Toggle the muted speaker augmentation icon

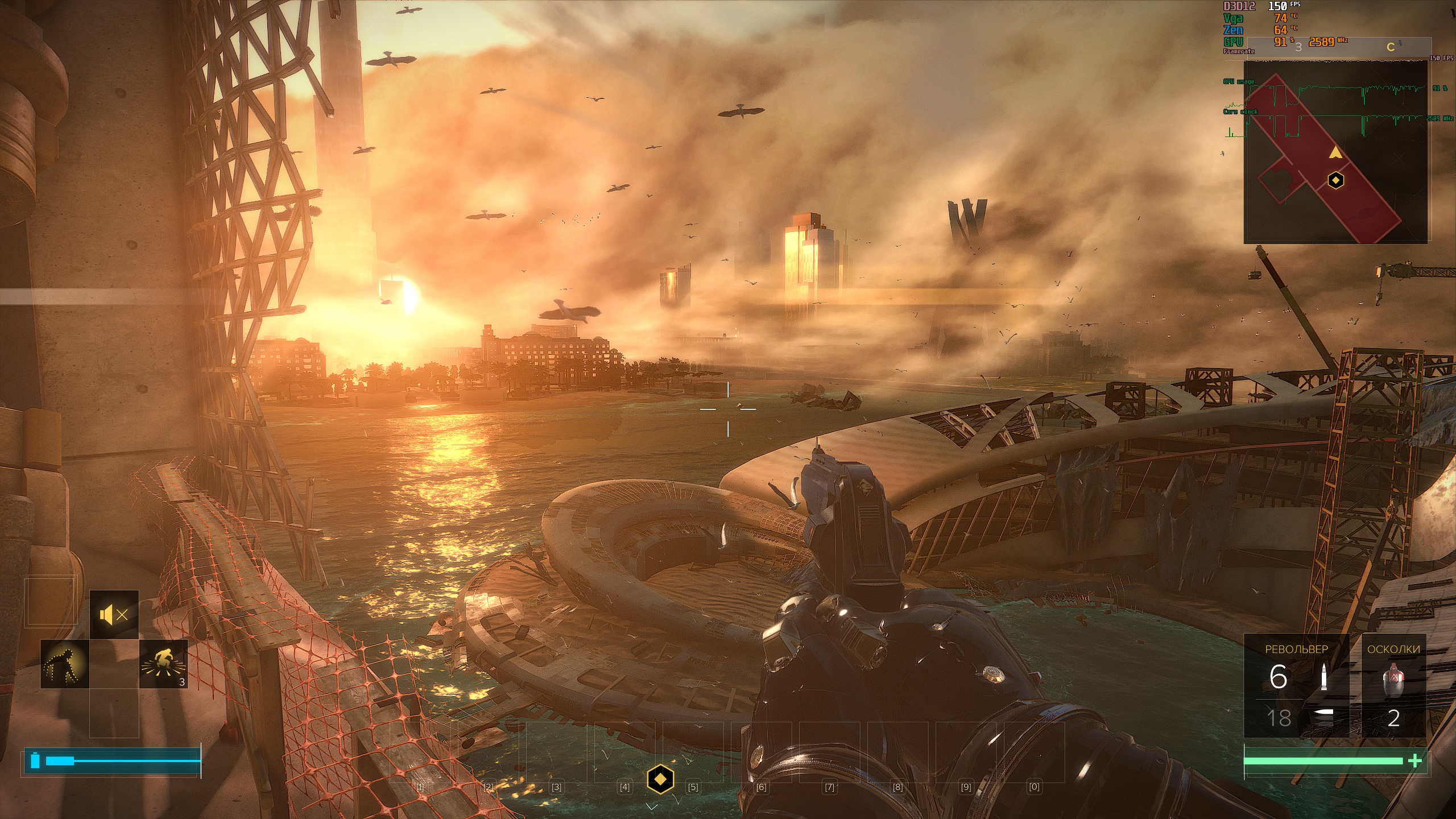click(x=114, y=614)
